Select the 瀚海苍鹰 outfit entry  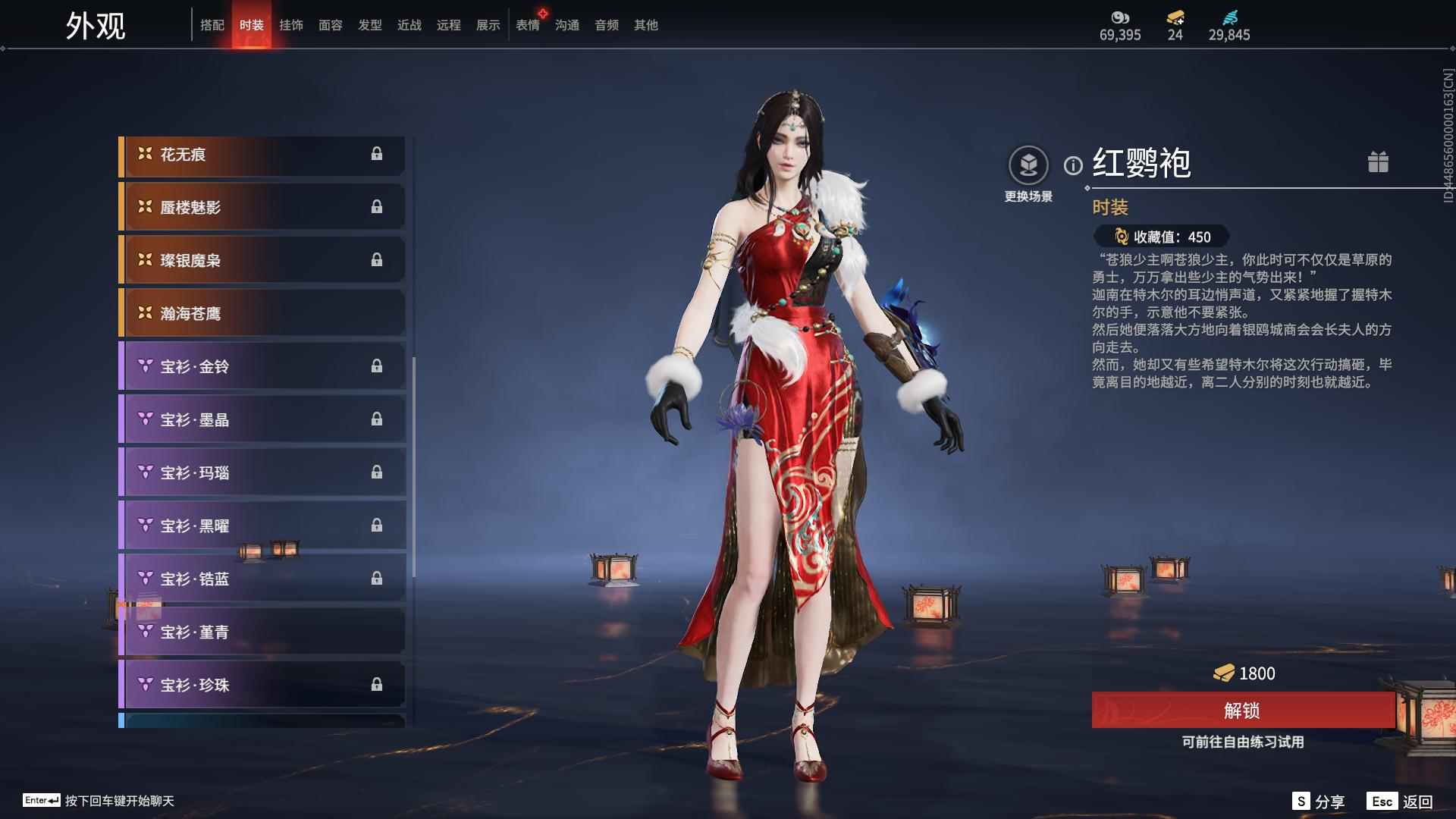[x=262, y=313]
